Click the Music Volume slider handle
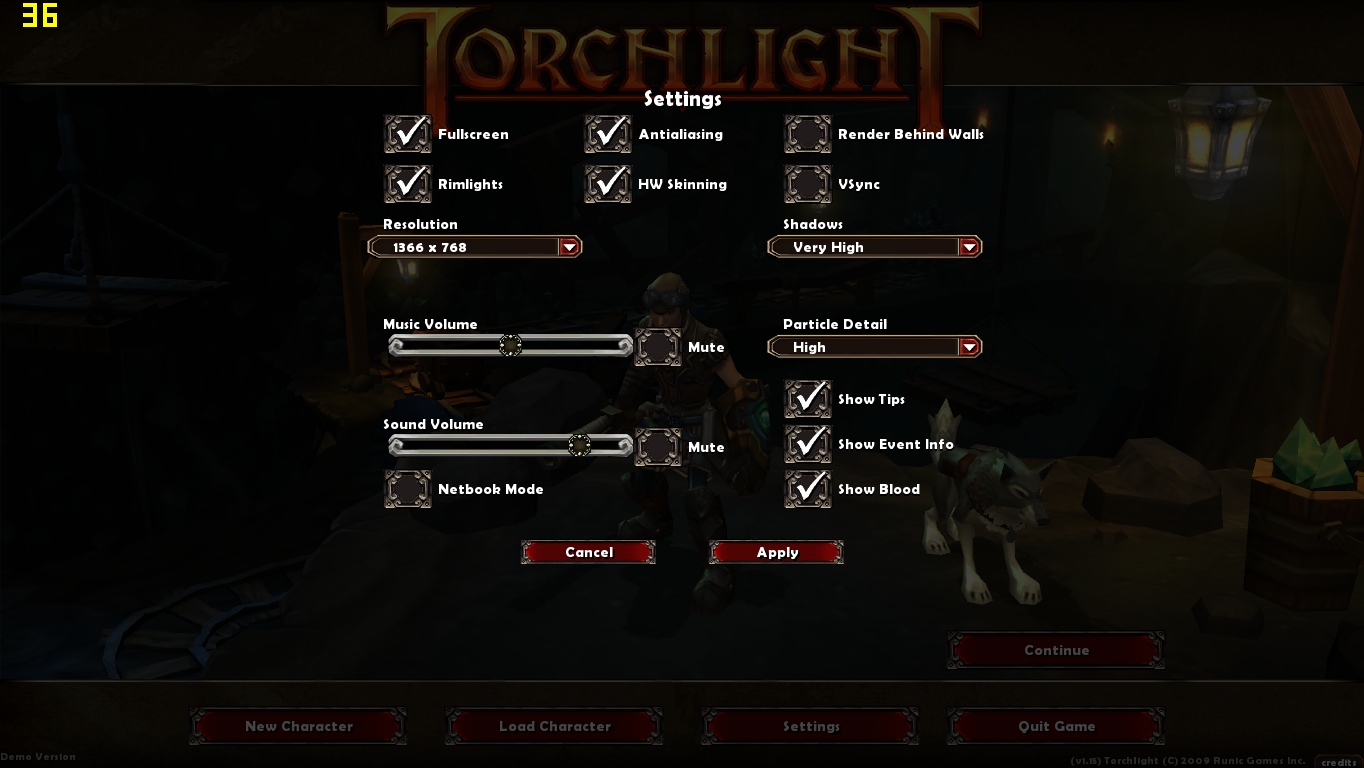Image resolution: width=1364 pixels, height=768 pixels. (511, 345)
